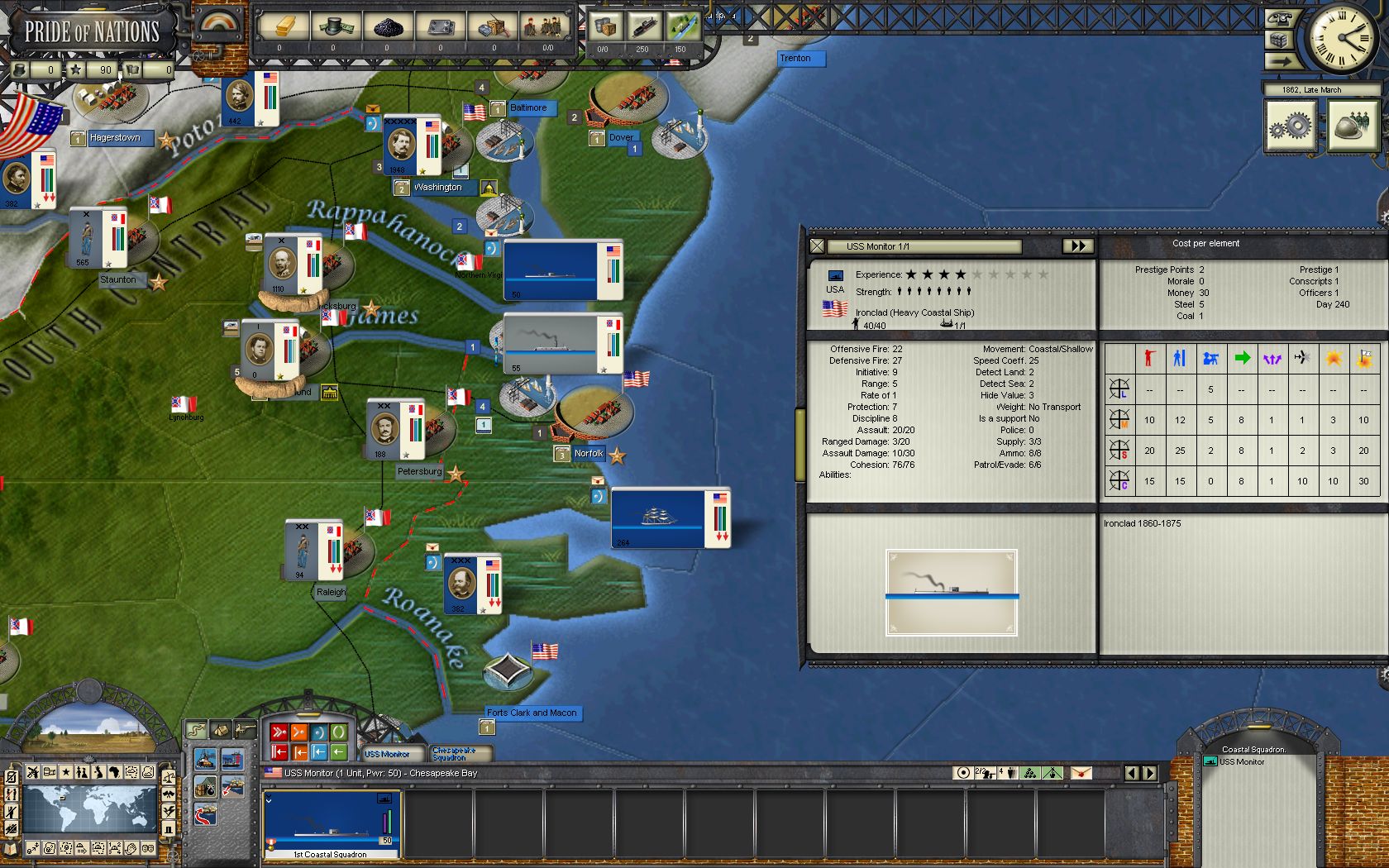This screenshot has height=868, width=1389.
Task: Select USS Monitor in the Coastal Squadron list
Action: click(1241, 762)
